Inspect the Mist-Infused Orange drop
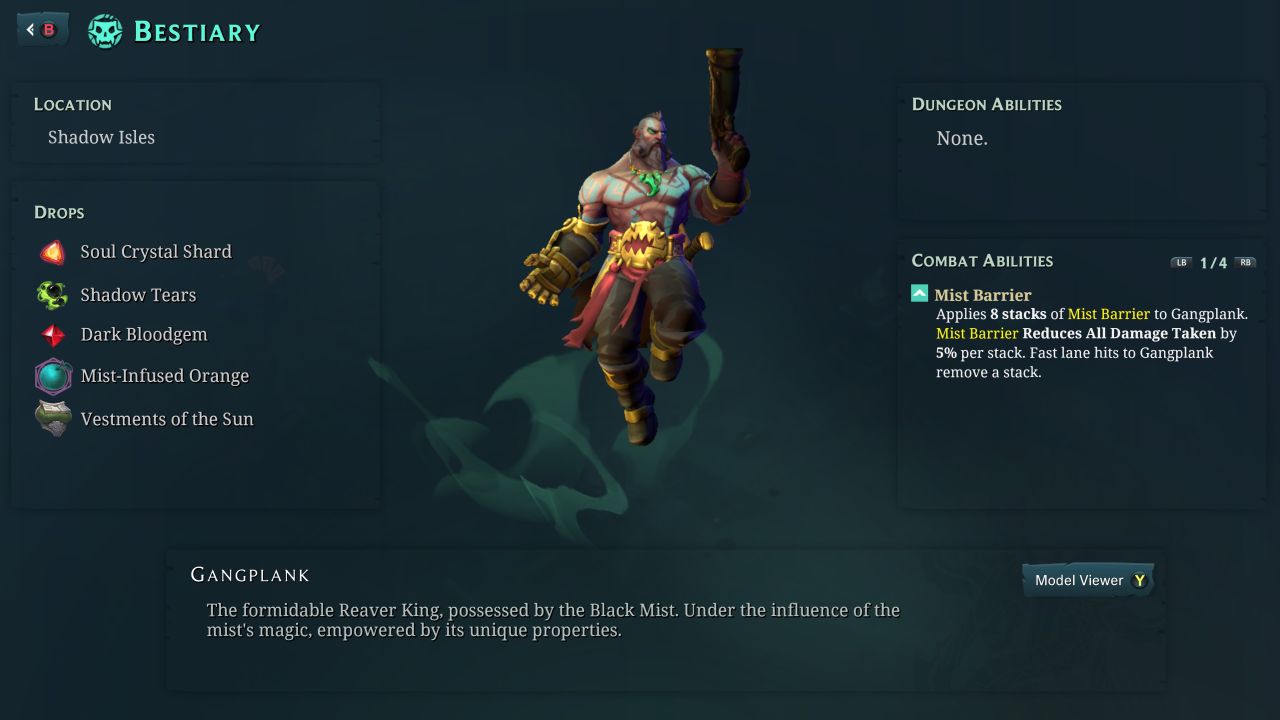 click(164, 376)
